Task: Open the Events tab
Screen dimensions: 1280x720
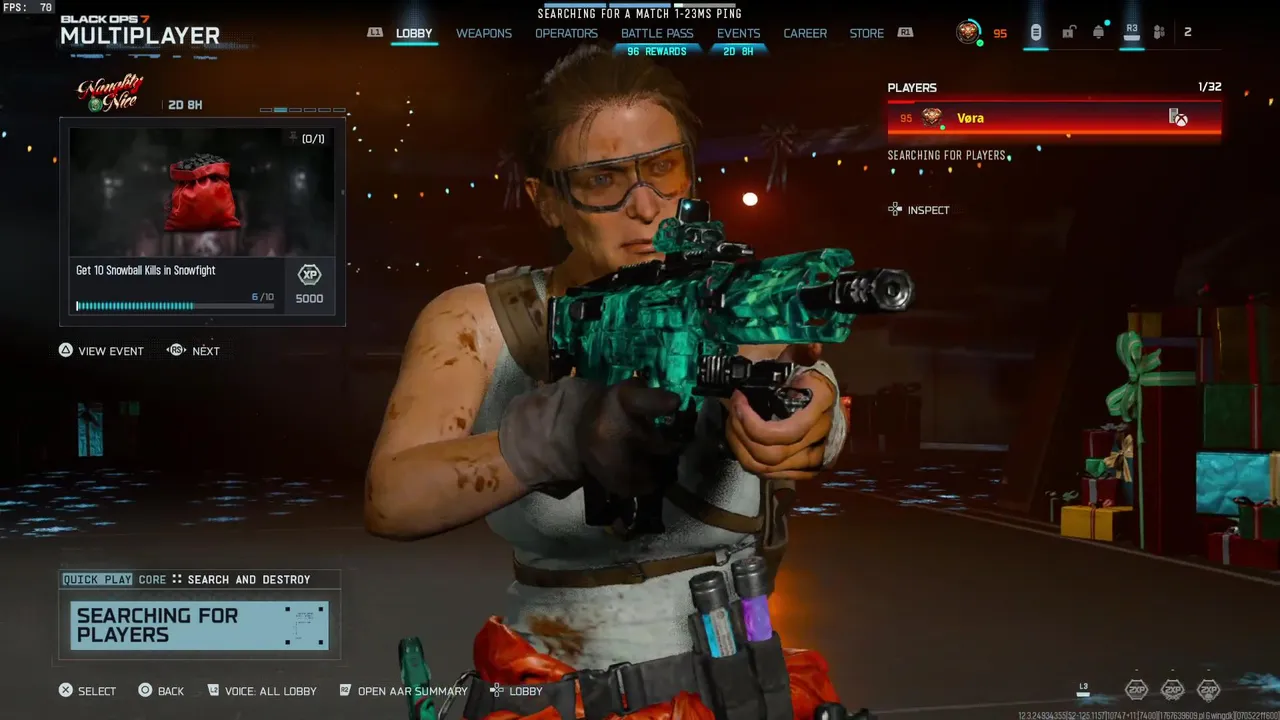Action: click(x=738, y=33)
